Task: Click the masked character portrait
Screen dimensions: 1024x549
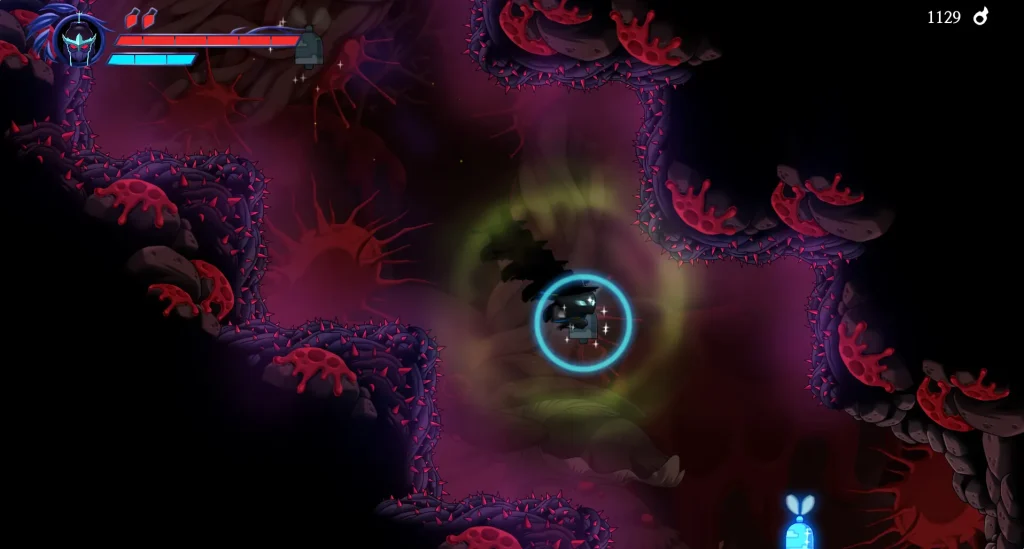Action: 79,41
